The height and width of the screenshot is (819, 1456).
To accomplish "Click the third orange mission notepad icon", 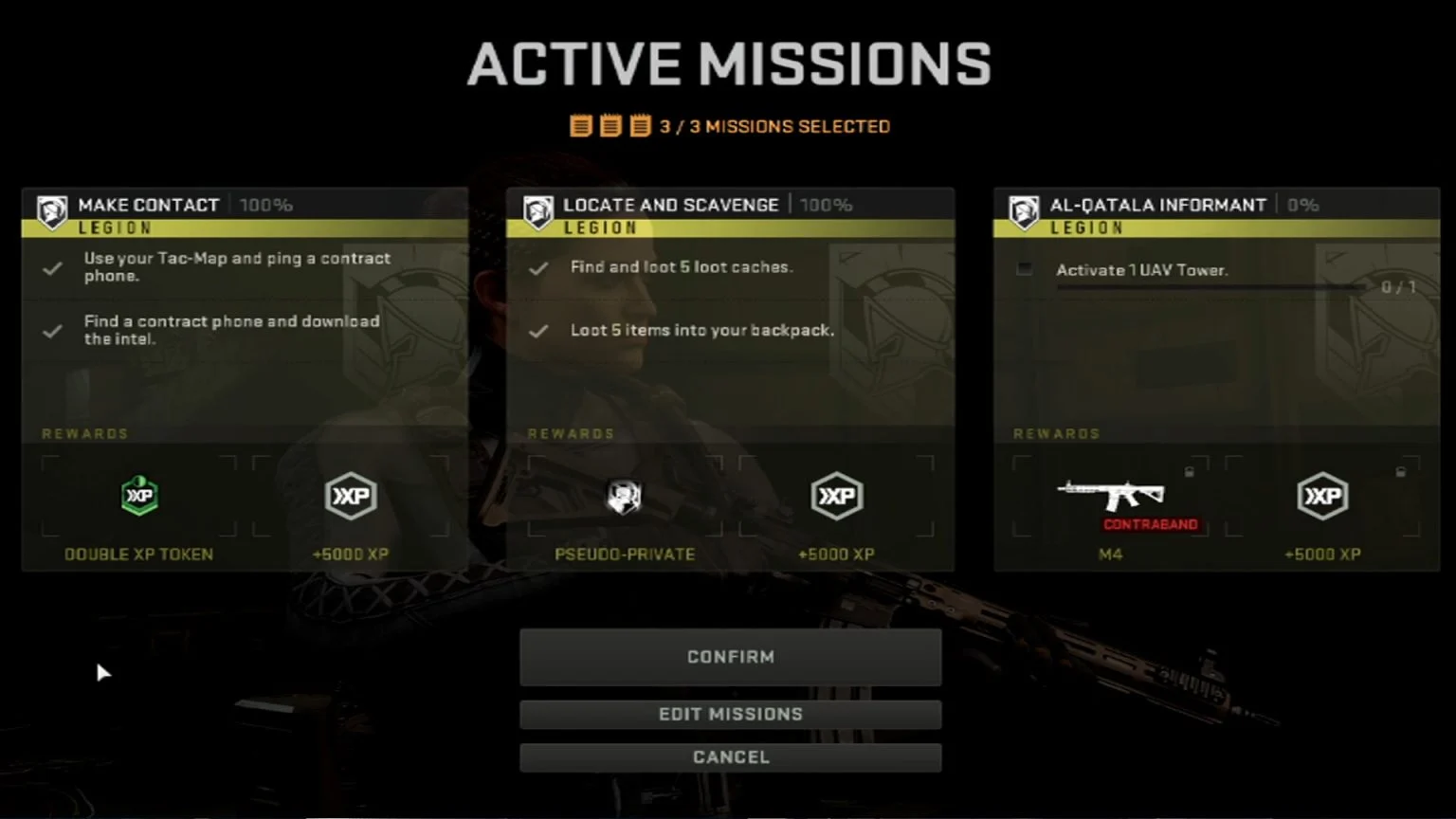I will [x=638, y=123].
